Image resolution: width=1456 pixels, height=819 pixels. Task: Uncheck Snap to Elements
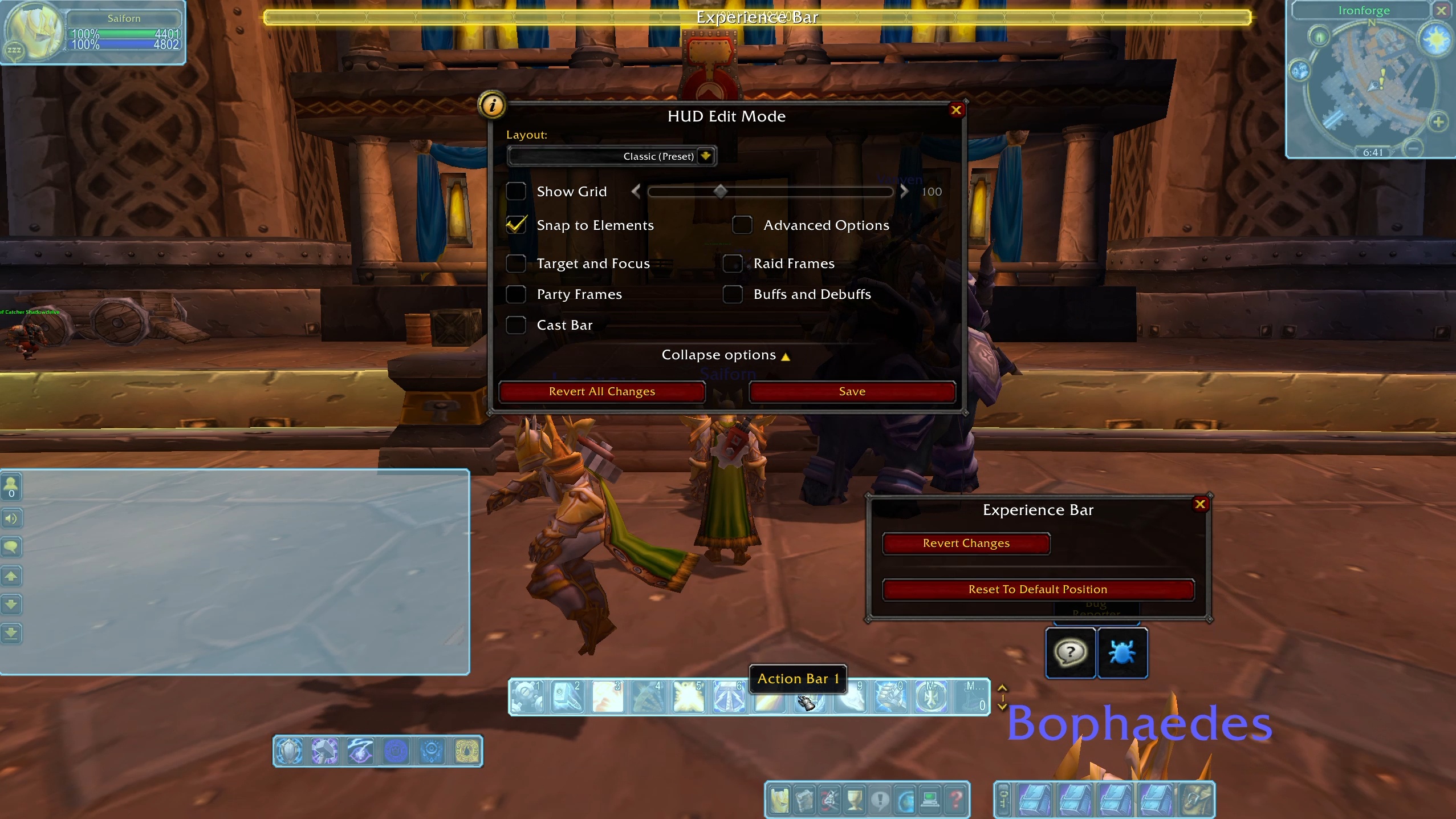516,225
